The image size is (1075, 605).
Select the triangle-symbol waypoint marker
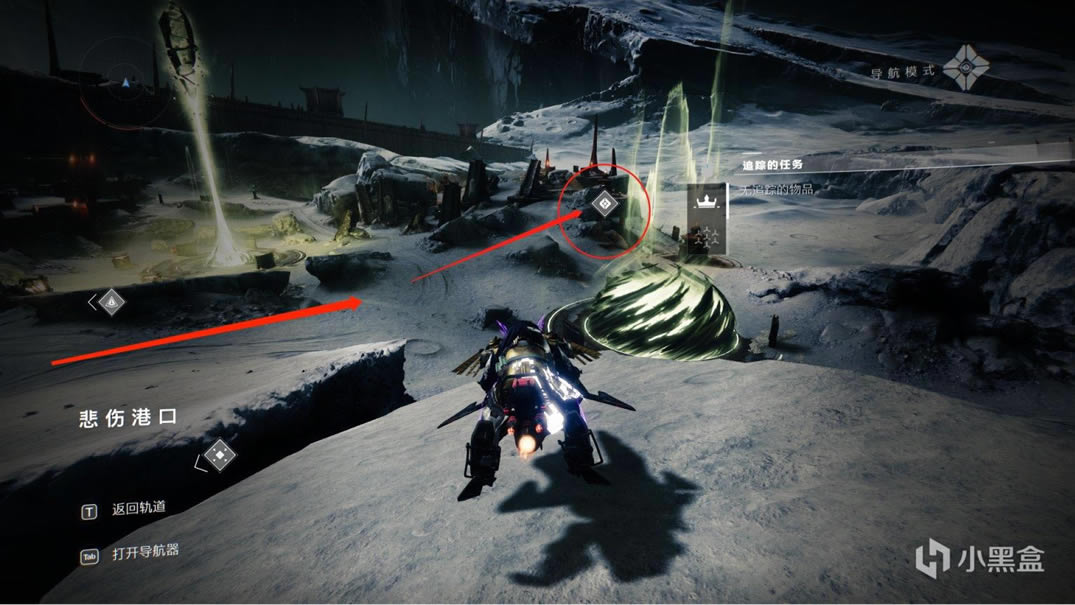click(x=111, y=300)
